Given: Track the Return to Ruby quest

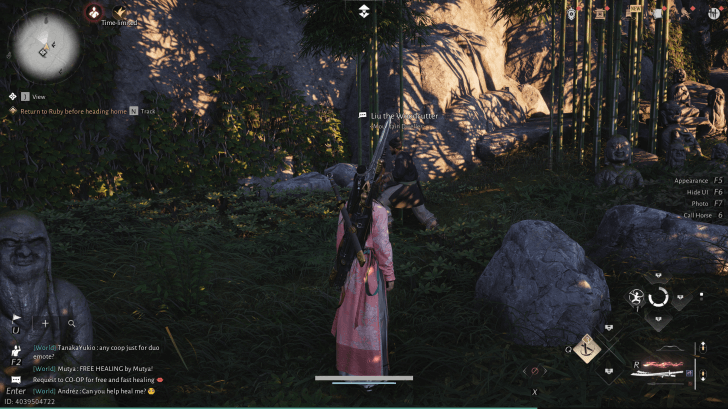Looking at the screenshot, I should point(133,111).
